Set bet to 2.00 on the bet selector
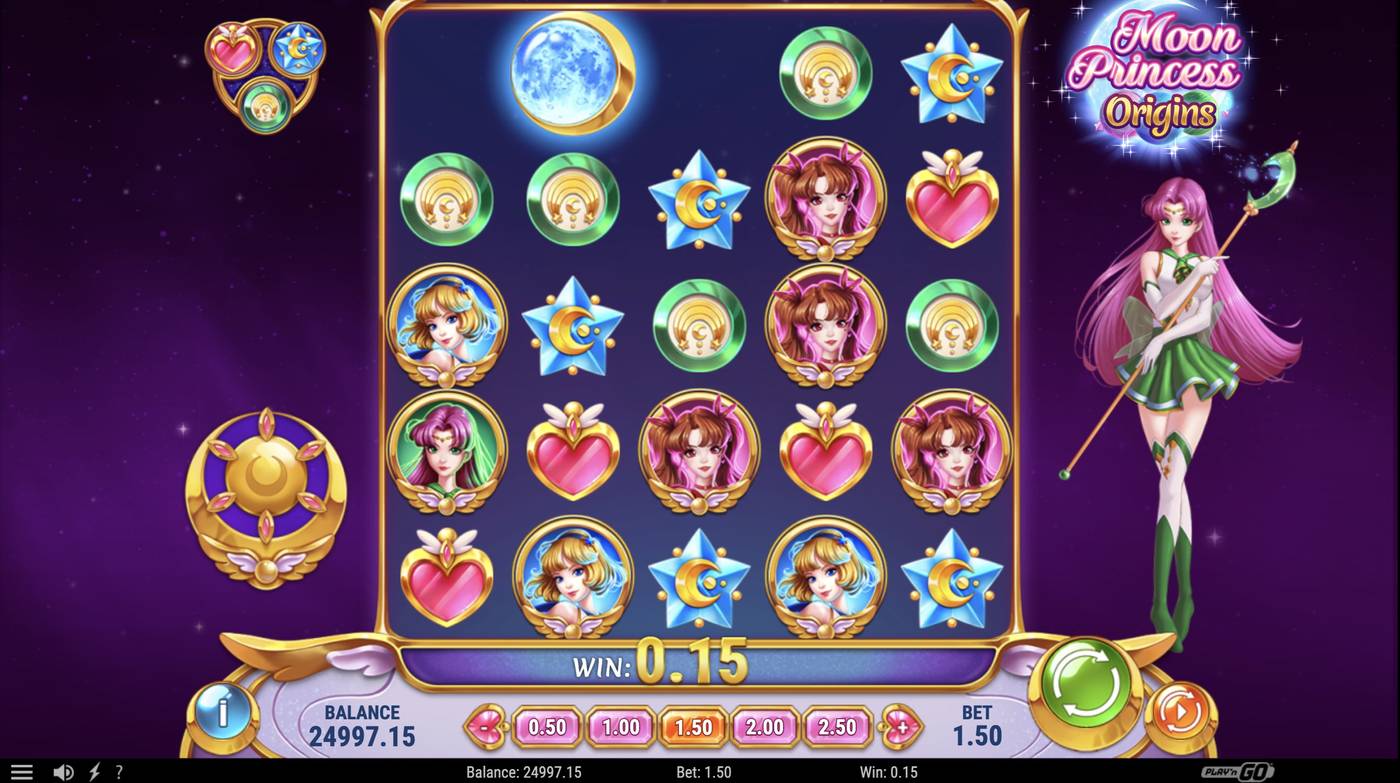Image resolution: width=1400 pixels, height=783 pixels. [765, 727]
